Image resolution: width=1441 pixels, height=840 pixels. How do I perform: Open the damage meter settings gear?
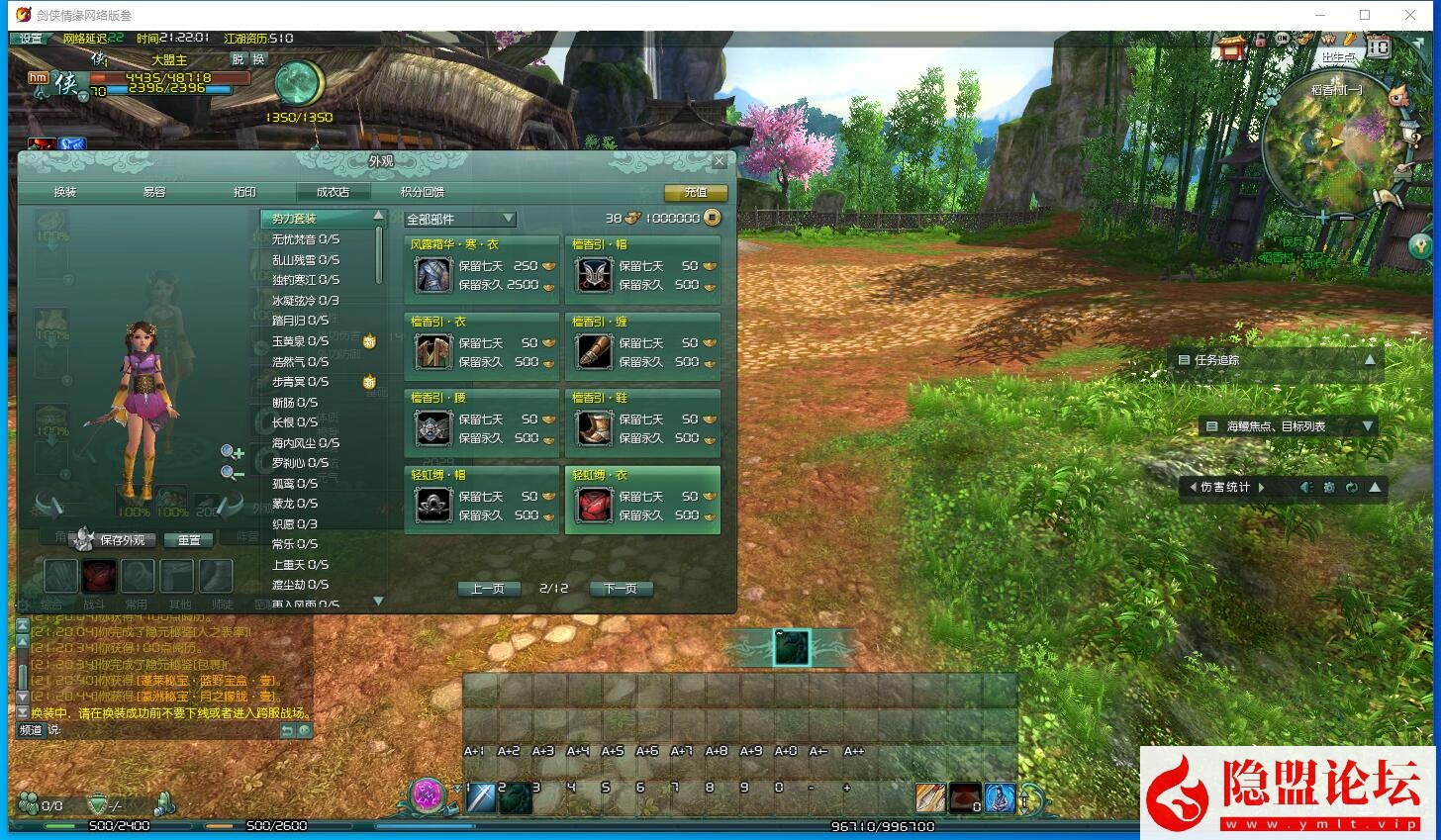1328,487
